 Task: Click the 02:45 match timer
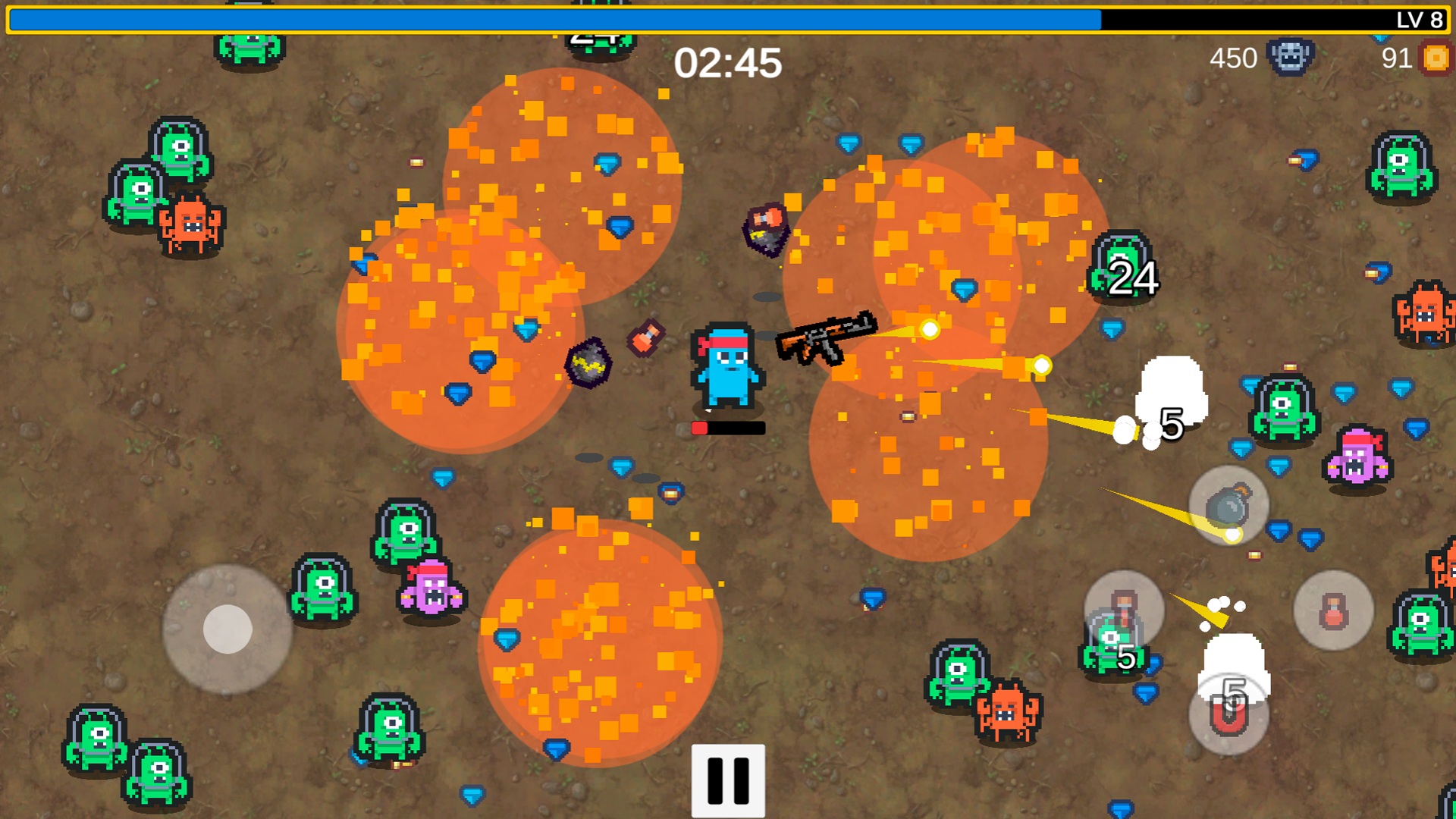click(x=728, y=64)
